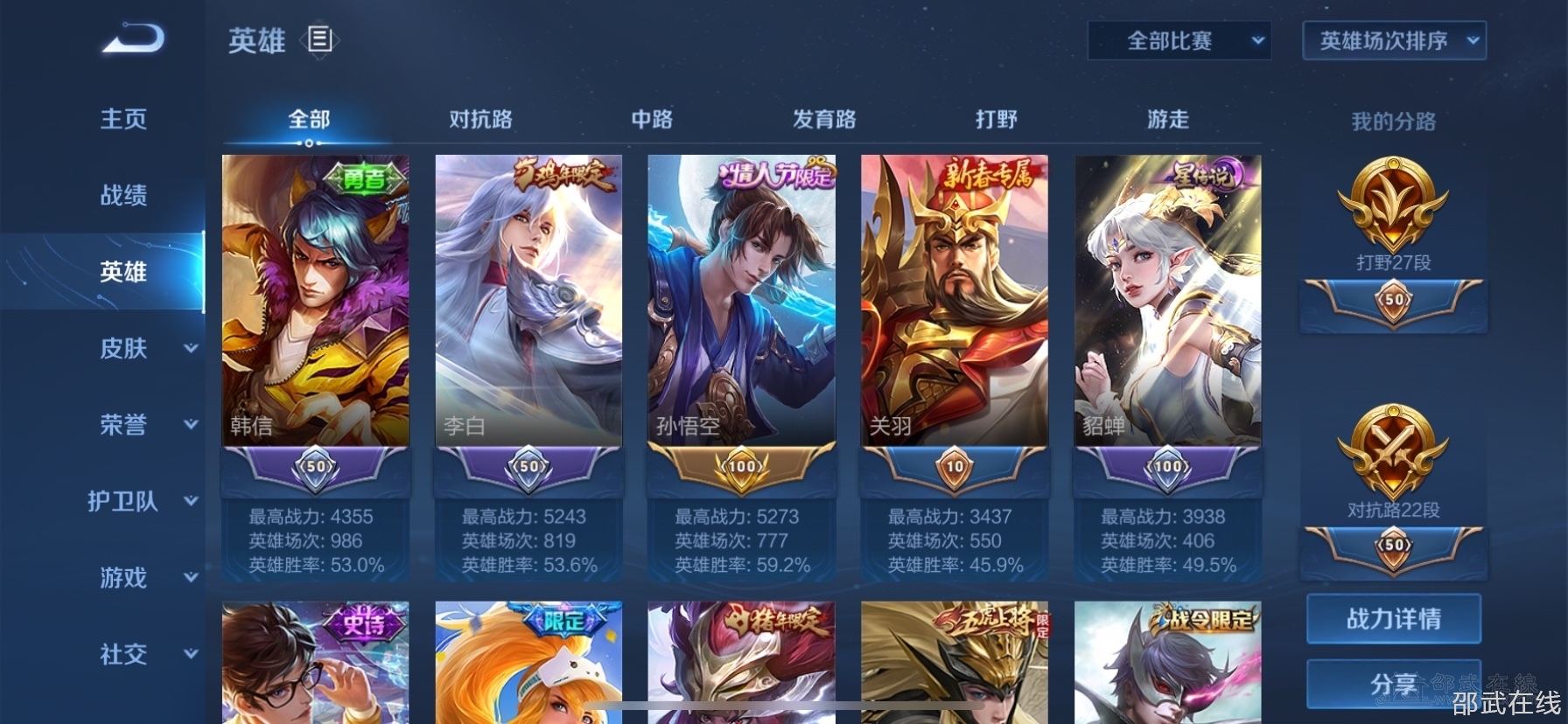1568x724 pixels.
Task: Click the level 100 progress banner on 孙悟空
Action: pyautogui.click(x=740, y=466)
